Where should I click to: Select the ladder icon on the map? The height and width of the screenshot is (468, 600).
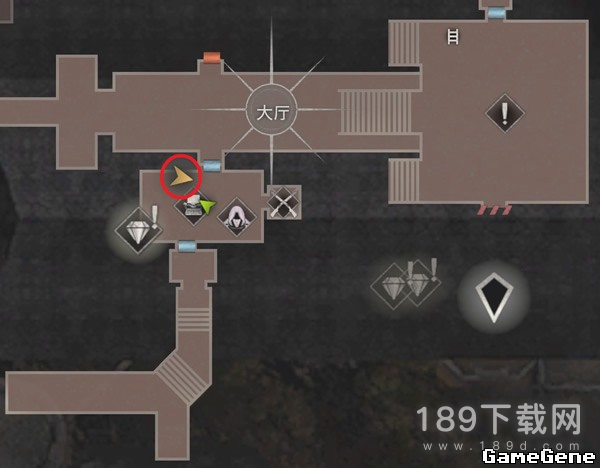pos(453,38)
